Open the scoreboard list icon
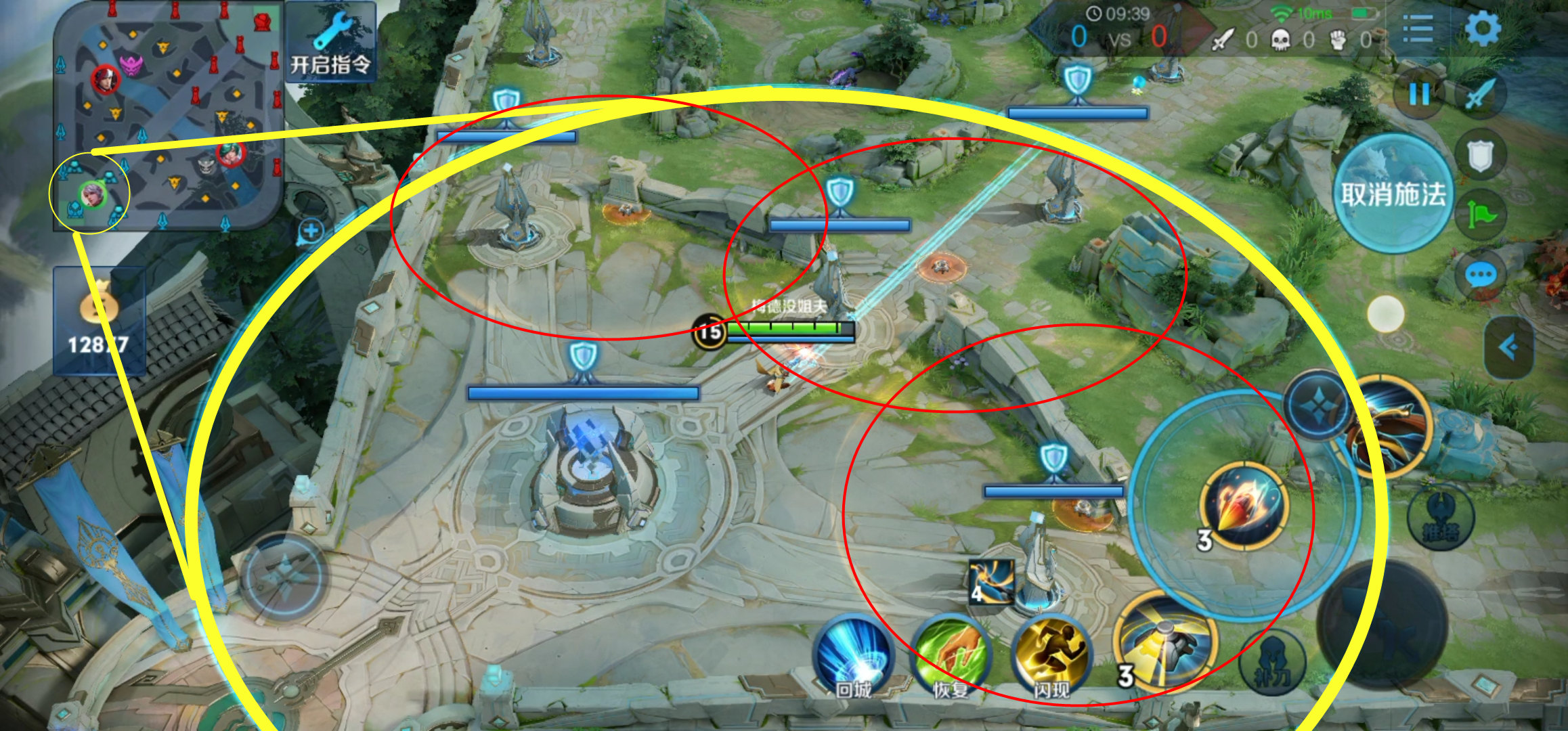Viewport: 1568px width, 731px height. tap(1417, 29)
